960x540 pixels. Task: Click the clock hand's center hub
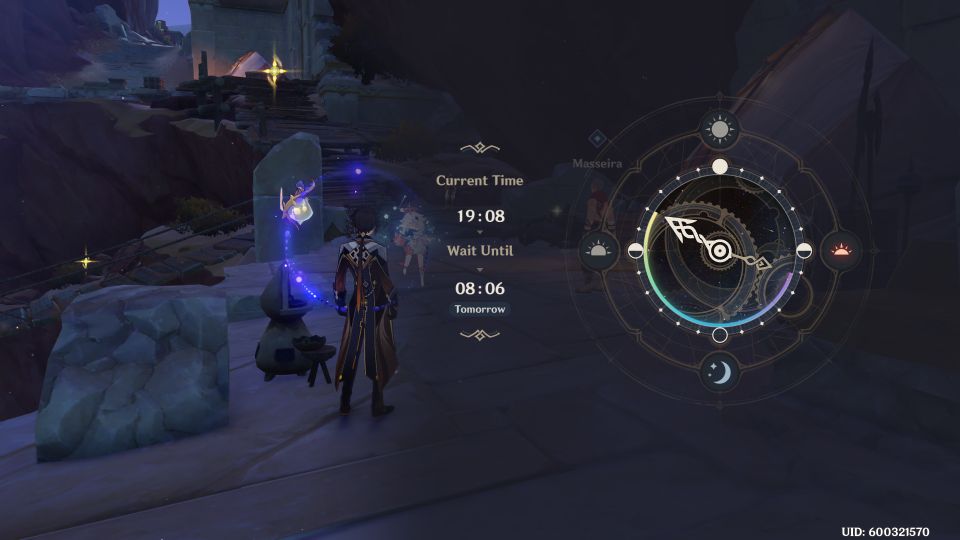pyautogui.click(x=719, y=250)
